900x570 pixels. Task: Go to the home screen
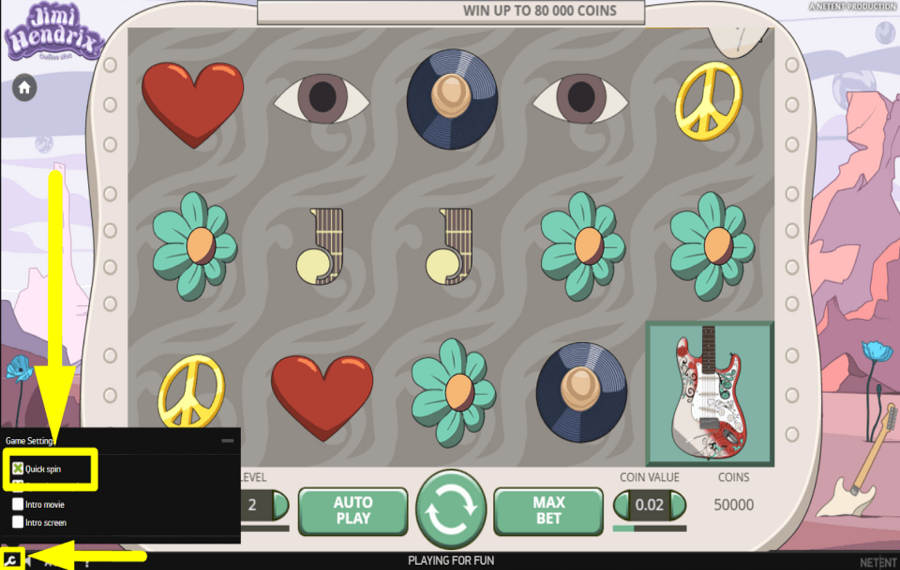[x=24, y=88]
